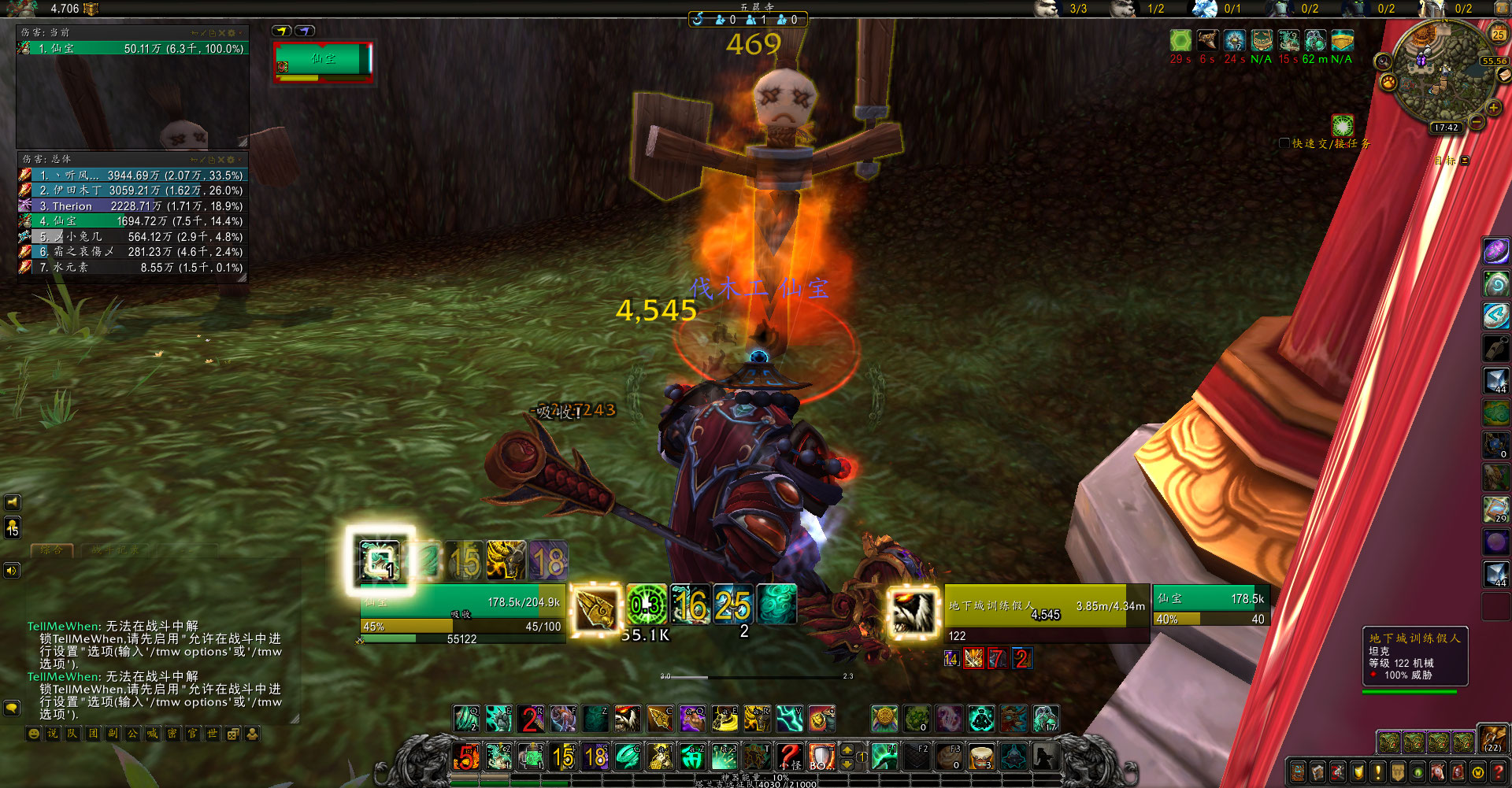Open the friends list button showing 15
1512x788 pixels.
[x=13, y=527]
